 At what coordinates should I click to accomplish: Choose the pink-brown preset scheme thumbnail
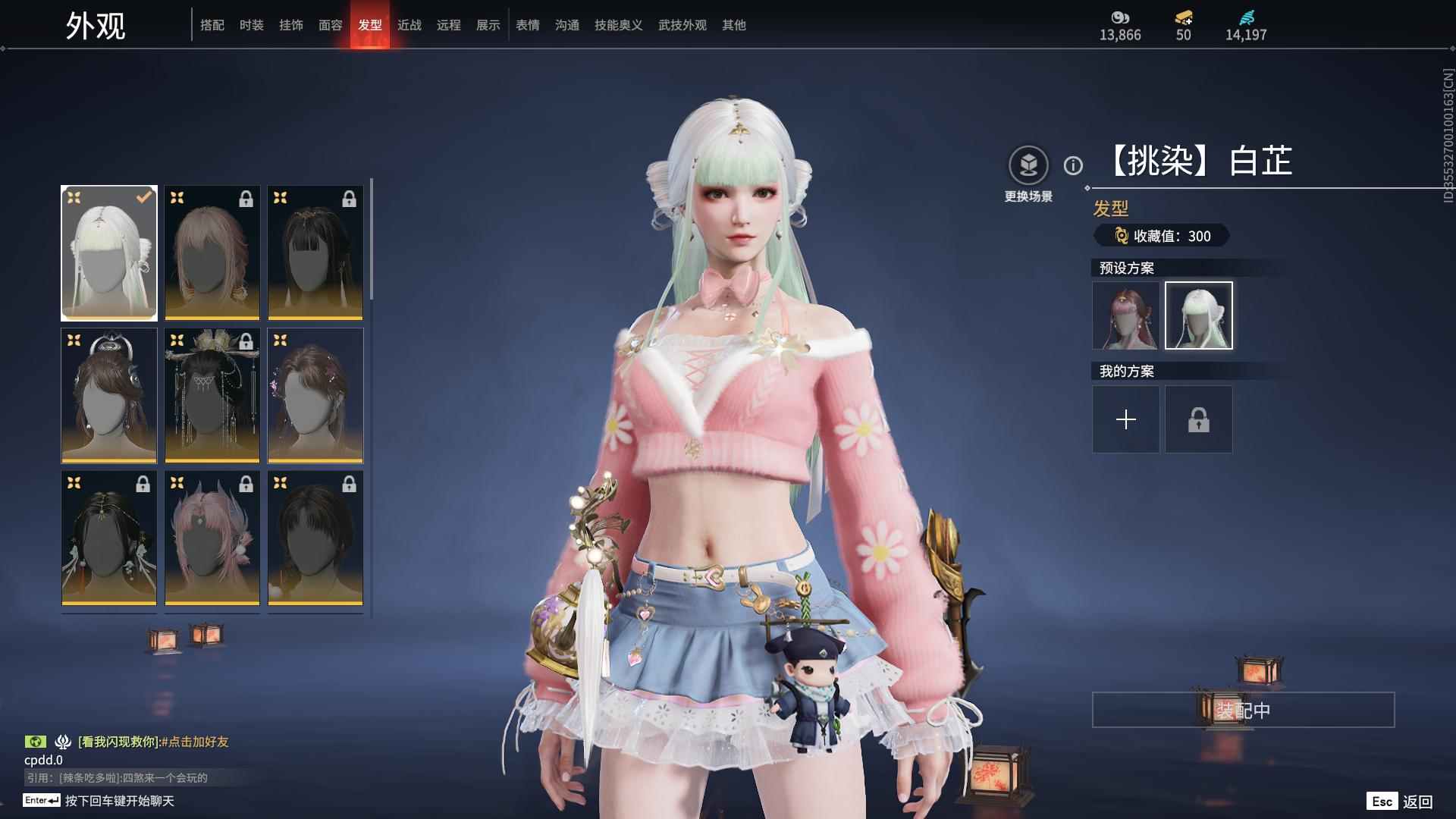[1125, 315]
